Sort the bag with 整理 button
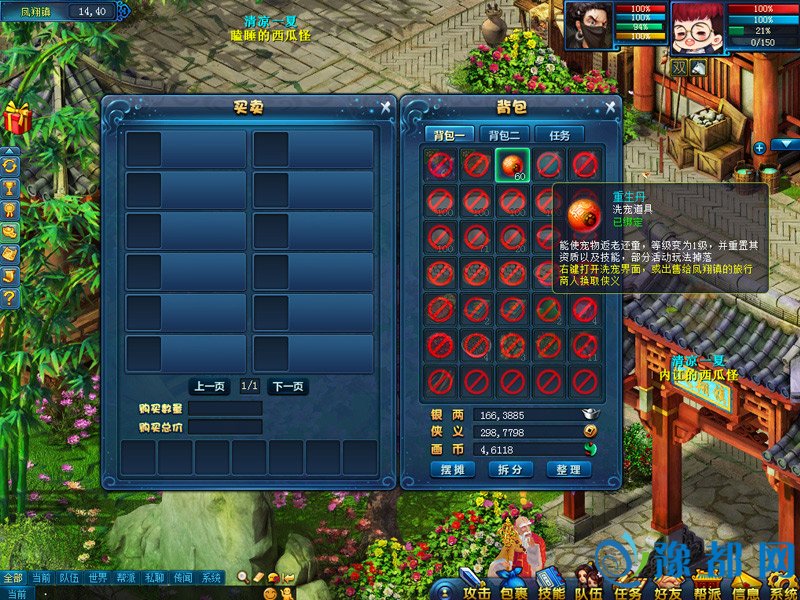 568,470
